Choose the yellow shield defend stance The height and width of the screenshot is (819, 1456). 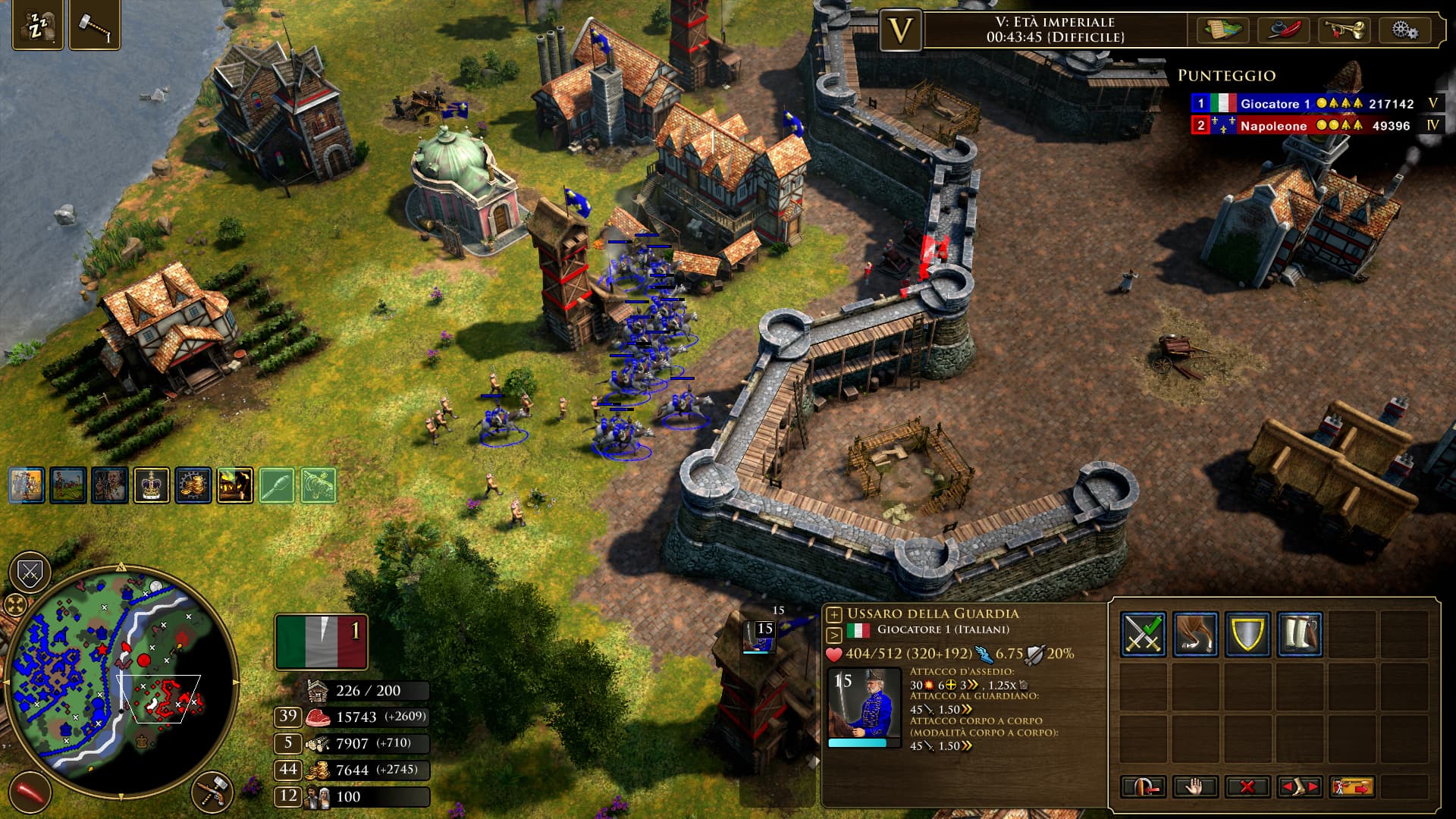[x=1247, y=634]
